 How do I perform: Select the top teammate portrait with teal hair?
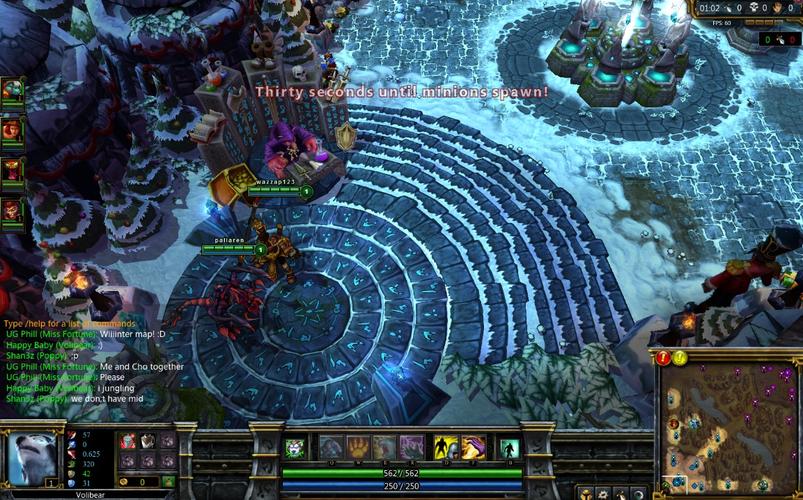[x=13, y=90]
